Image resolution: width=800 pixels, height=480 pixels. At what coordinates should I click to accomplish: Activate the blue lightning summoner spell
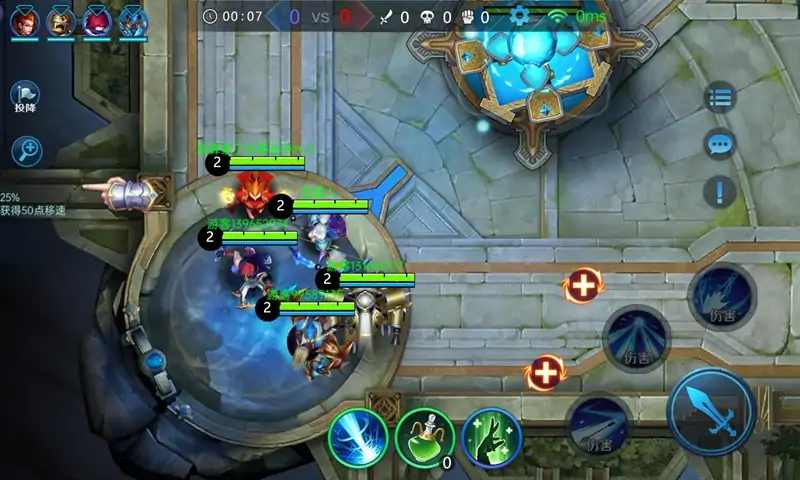tap(358, 437)
